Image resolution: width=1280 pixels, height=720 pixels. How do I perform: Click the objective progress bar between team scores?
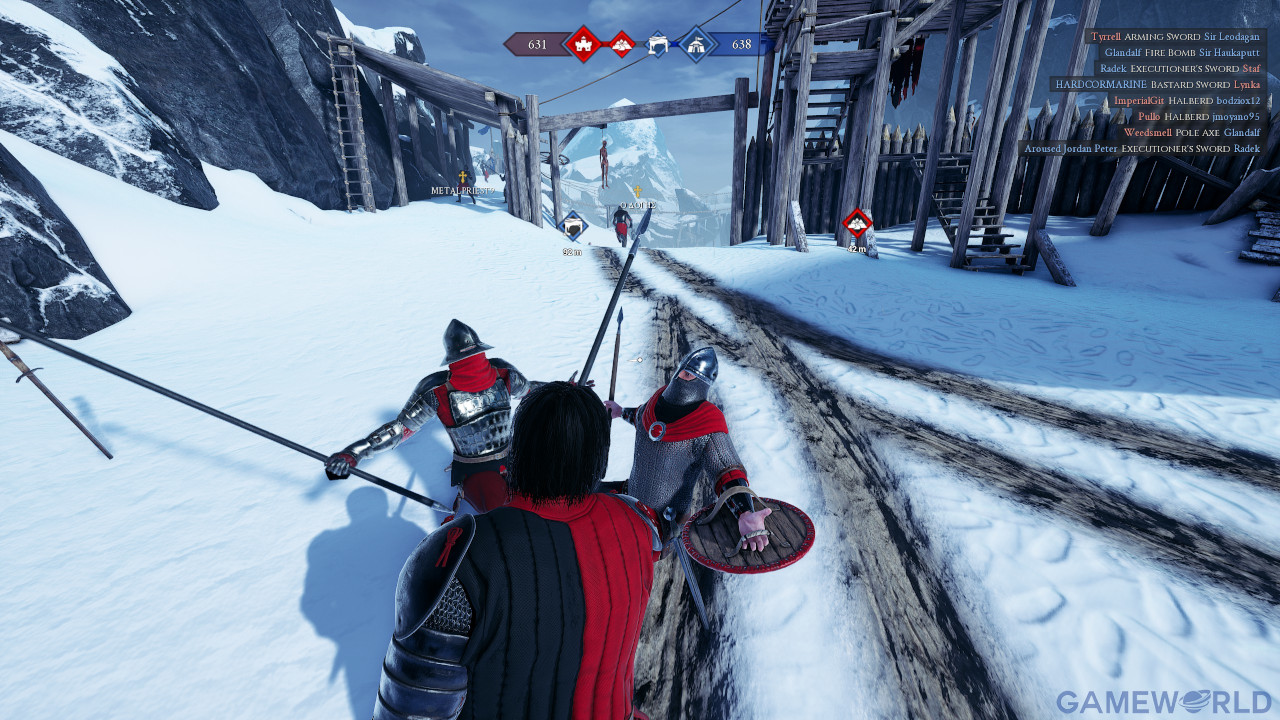640,44
